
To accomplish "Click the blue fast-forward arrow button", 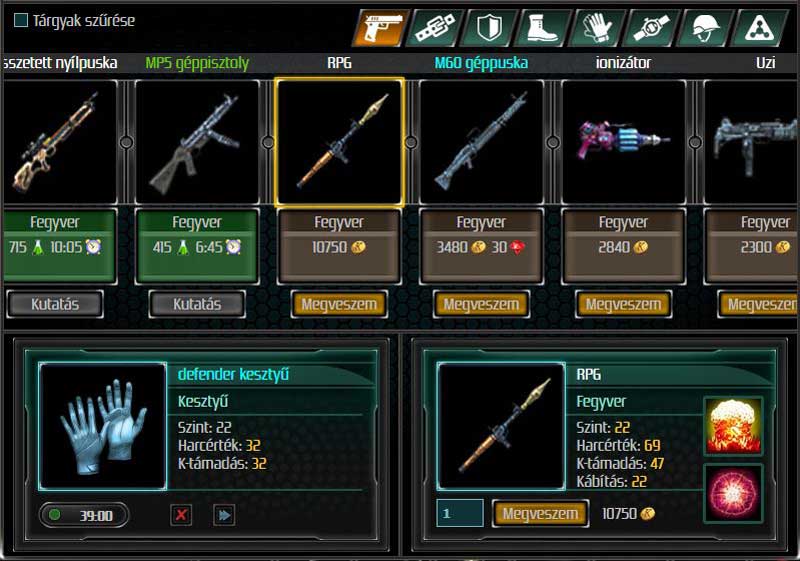I will tap(224, 515).
